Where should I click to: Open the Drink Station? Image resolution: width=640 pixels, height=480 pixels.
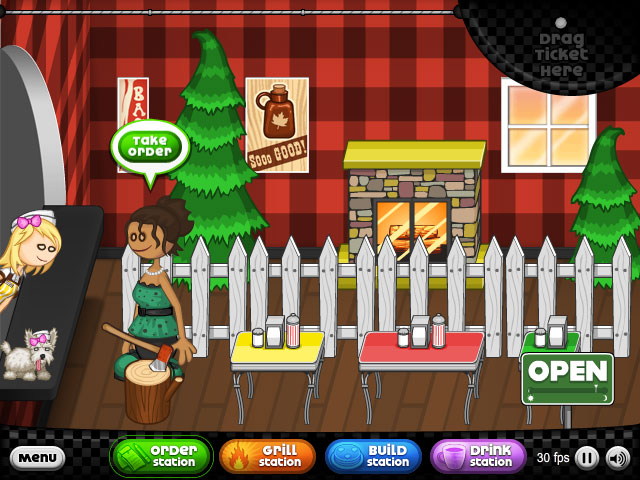pyautogui.click(x=478, y=456)
